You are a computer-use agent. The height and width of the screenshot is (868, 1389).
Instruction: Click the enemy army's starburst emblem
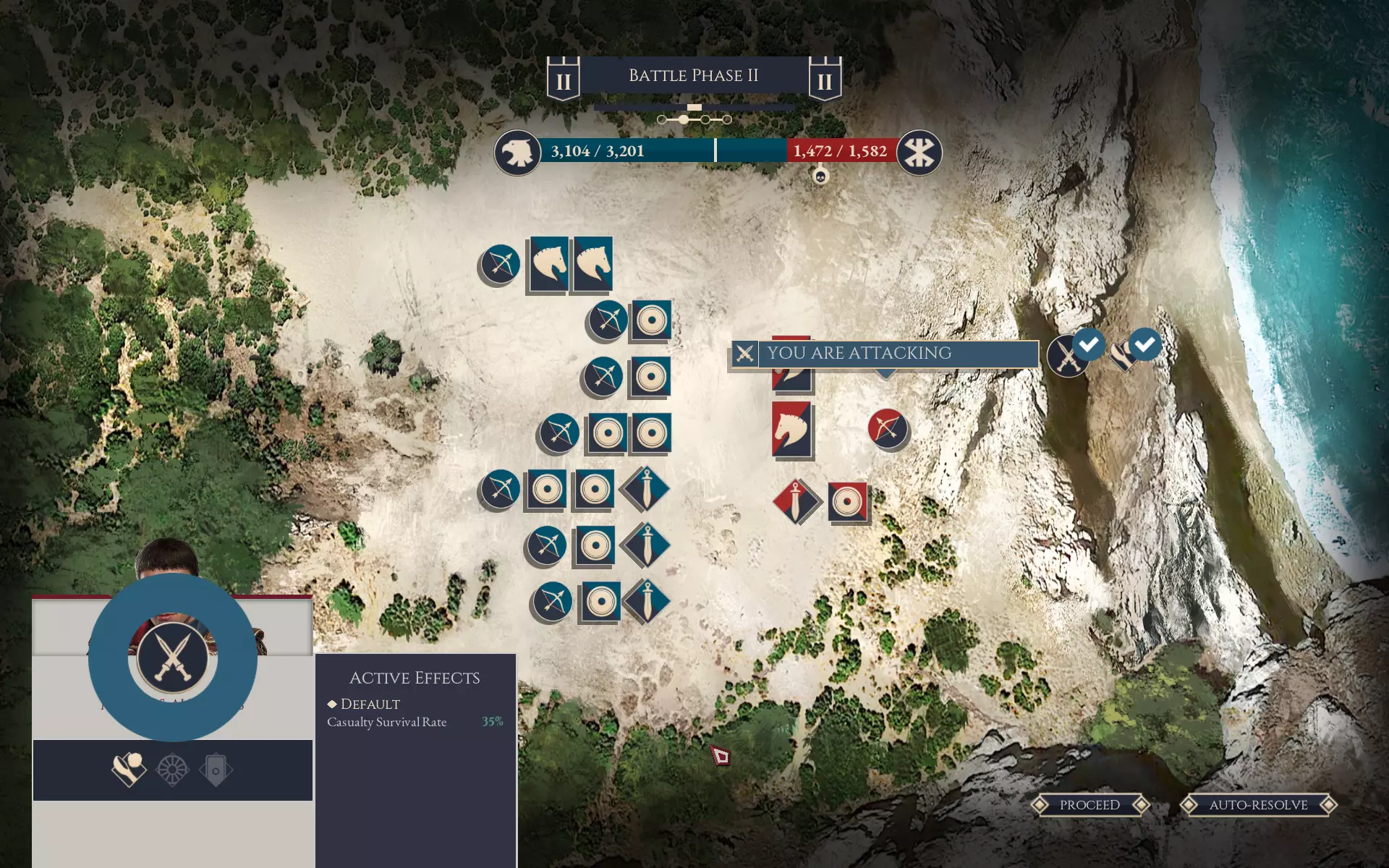[919, 152]
